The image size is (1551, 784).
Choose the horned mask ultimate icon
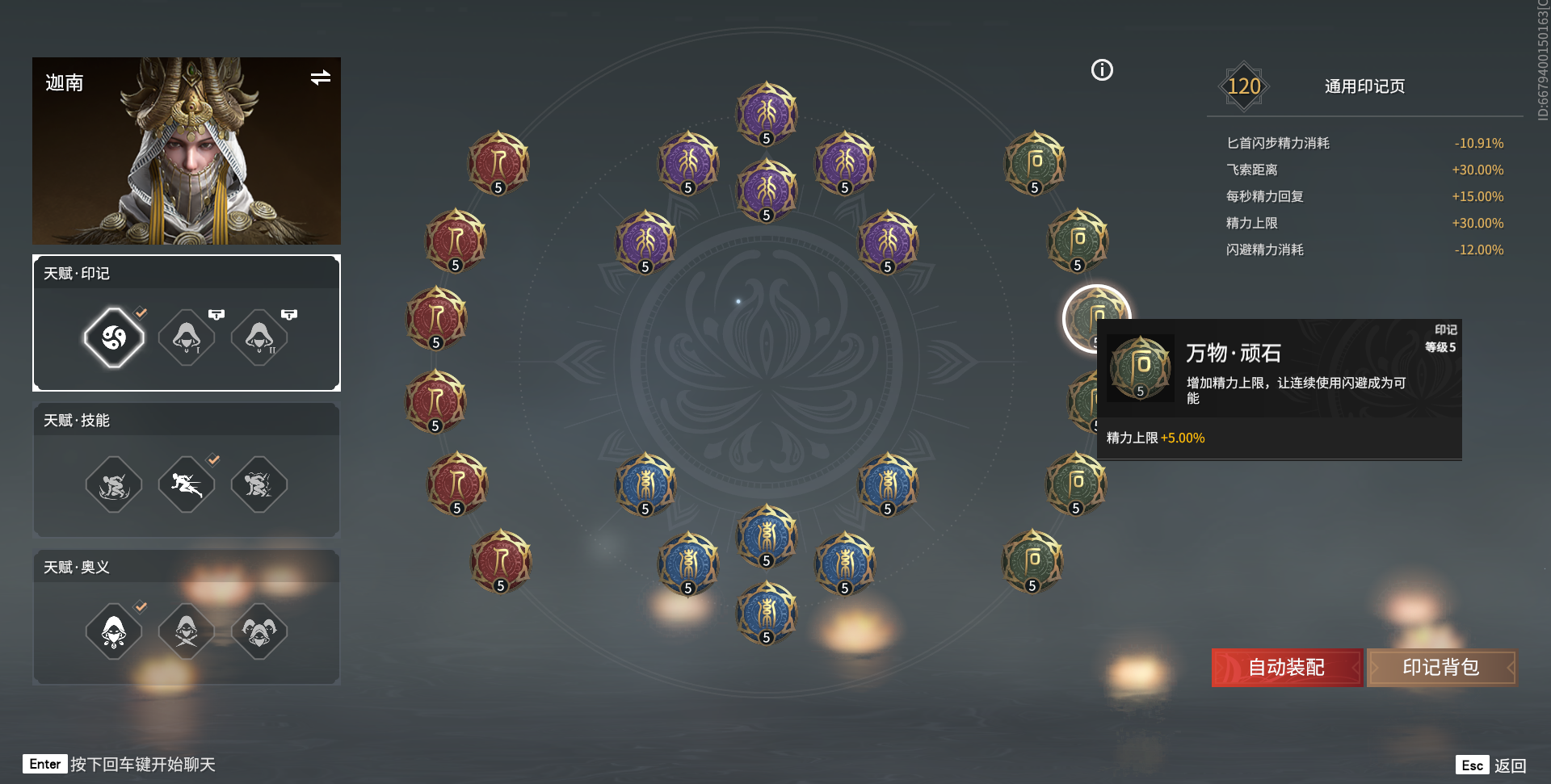pos(259,631)
